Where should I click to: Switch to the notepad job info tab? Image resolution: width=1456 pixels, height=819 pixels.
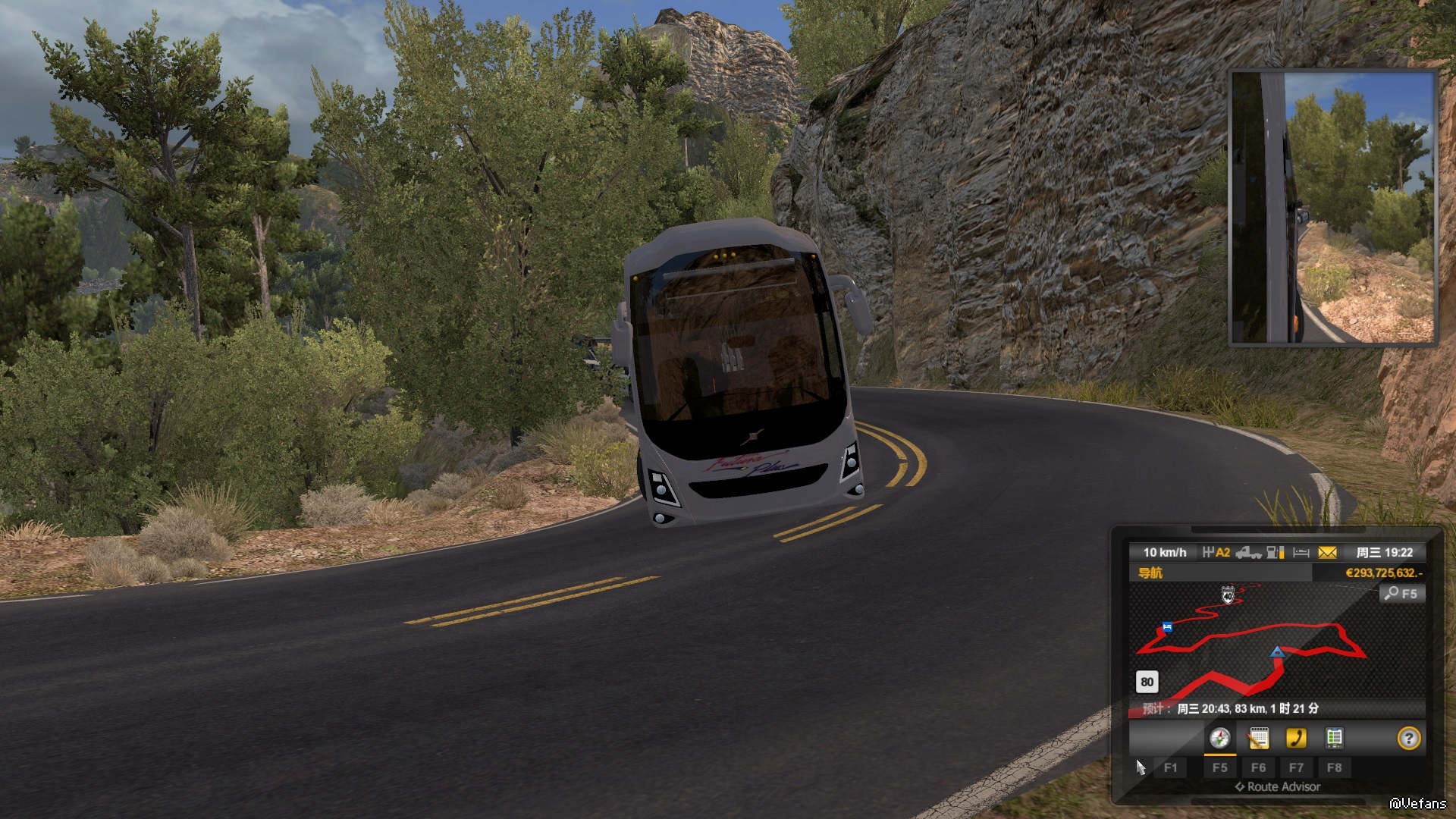coord(1258,738)
